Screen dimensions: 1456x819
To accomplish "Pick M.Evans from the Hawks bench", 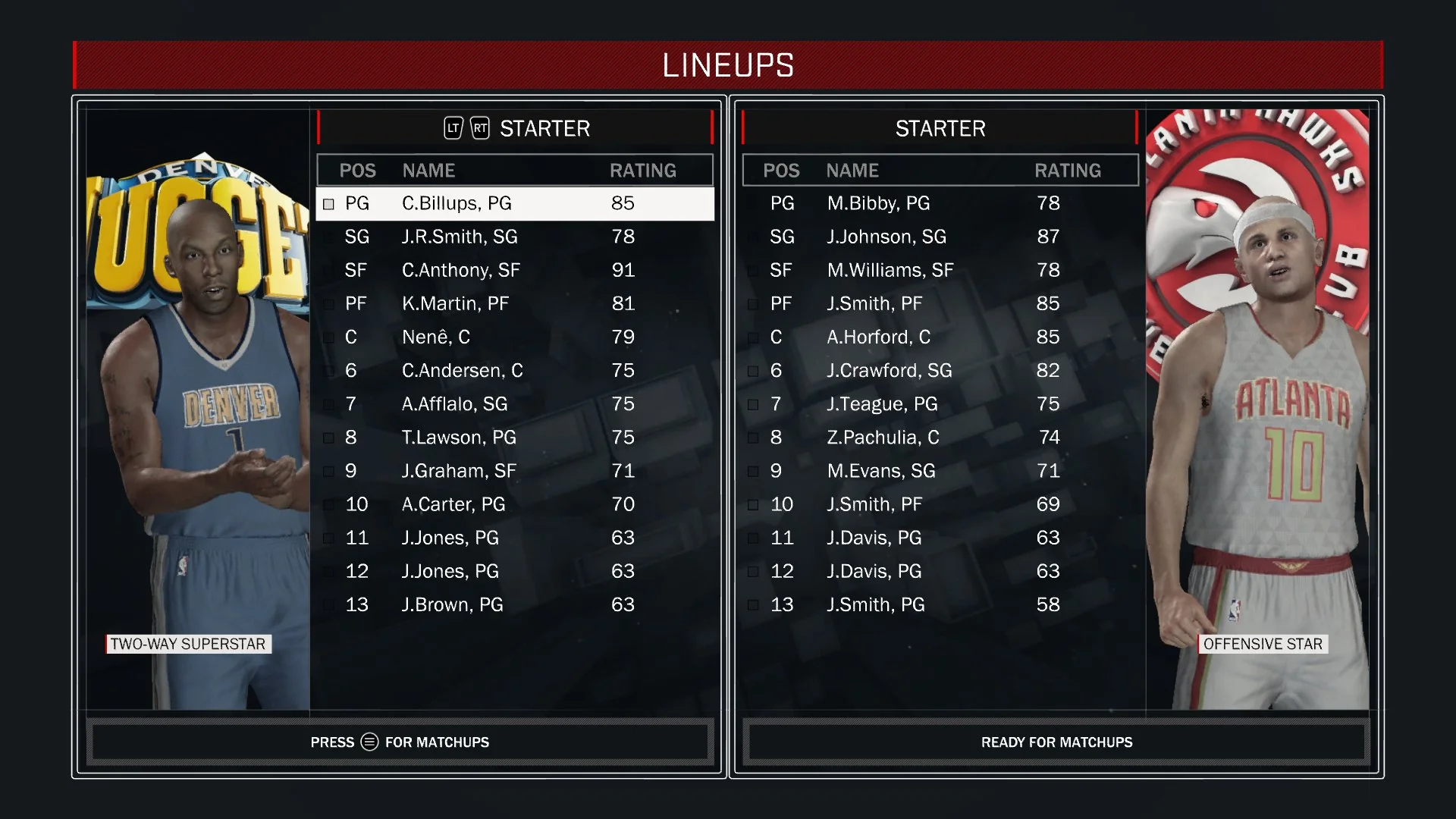I will click(940, 471).
